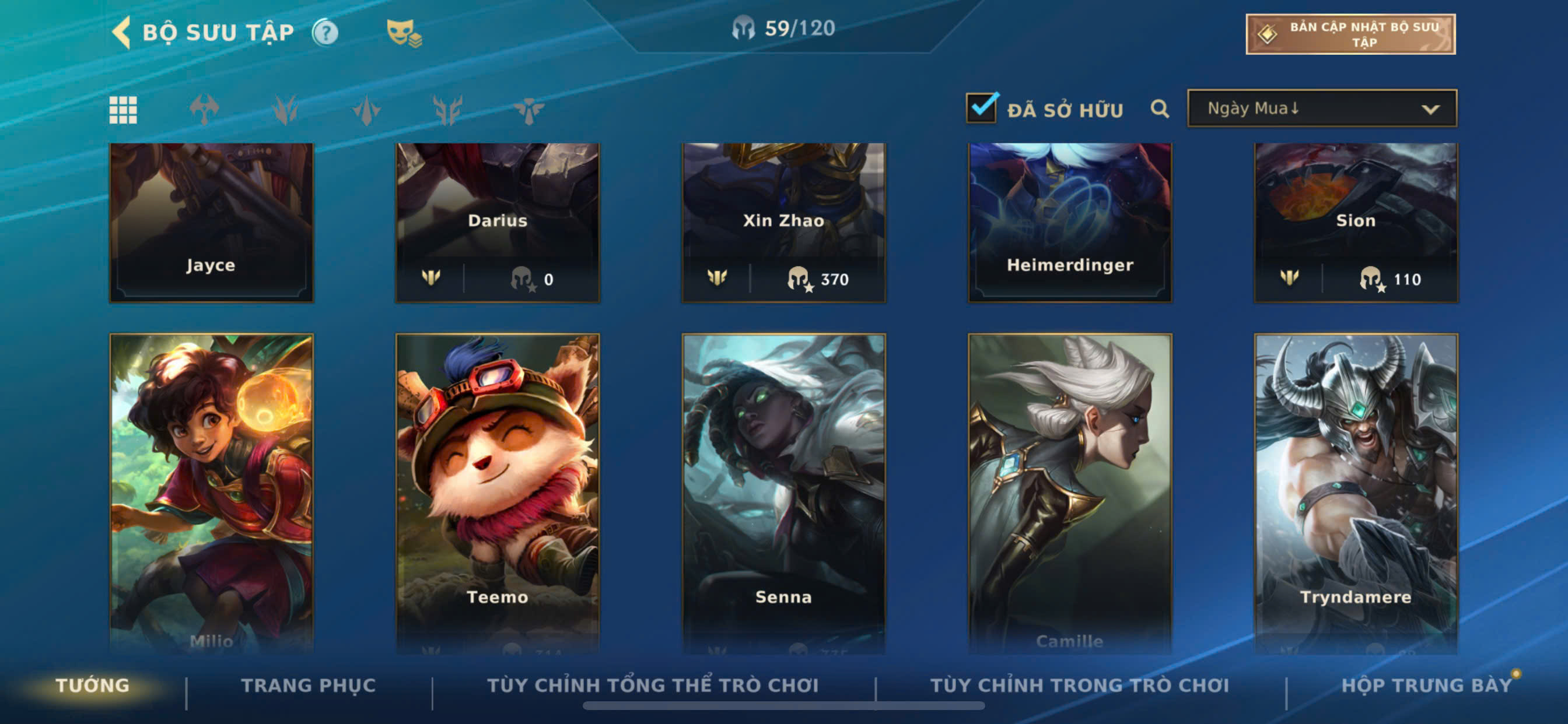The image size is (1568, 724).
Task: Select the Jayce champion card
Action: click(x=211, y=222)
